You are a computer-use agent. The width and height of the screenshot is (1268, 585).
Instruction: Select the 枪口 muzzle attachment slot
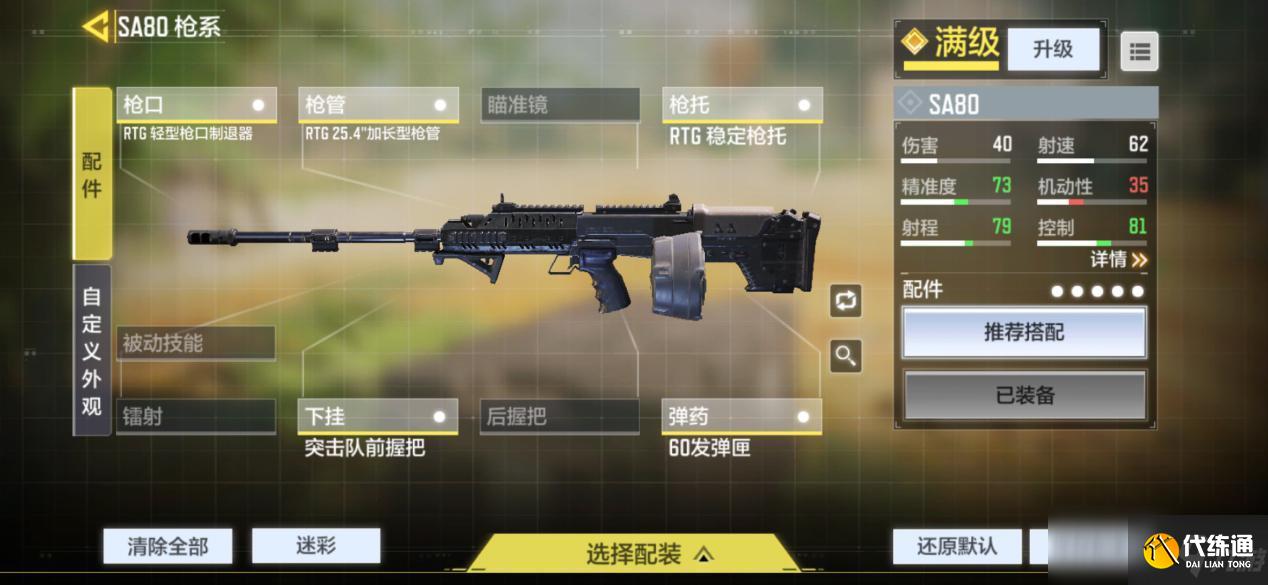pyautogui.click(x=196, y=105)
